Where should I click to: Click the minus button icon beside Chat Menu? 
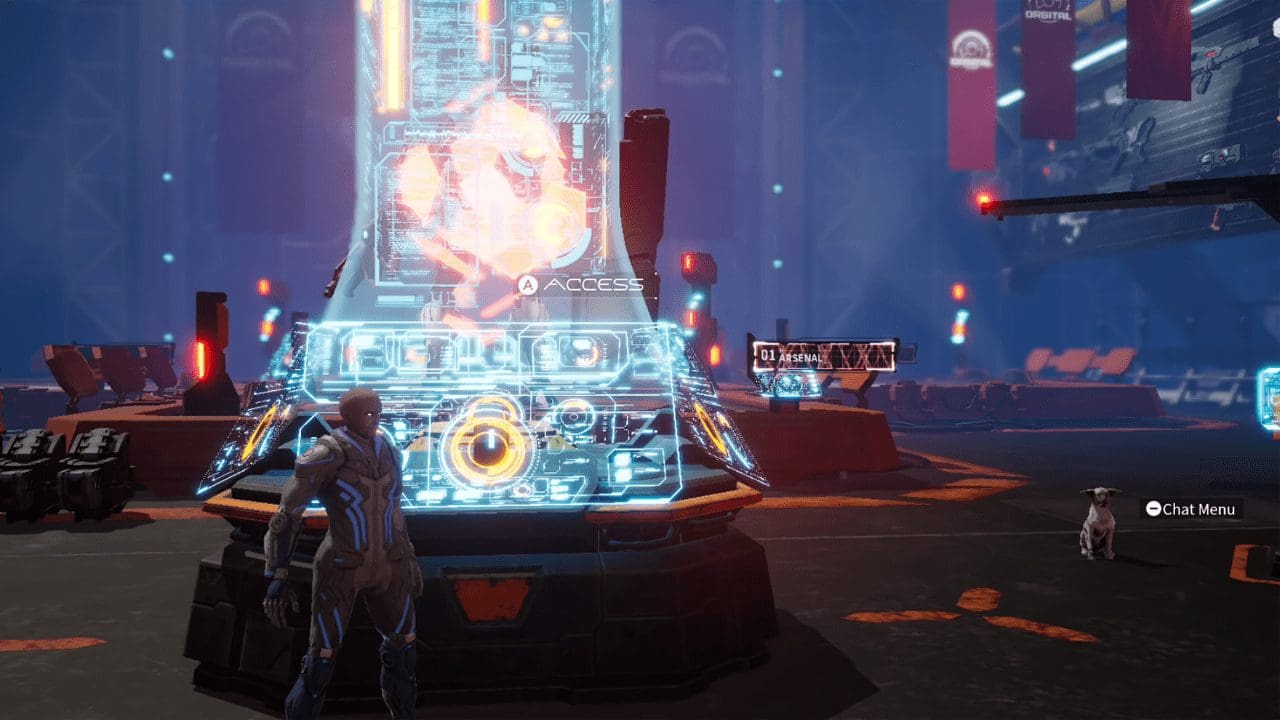[1155, 508]
